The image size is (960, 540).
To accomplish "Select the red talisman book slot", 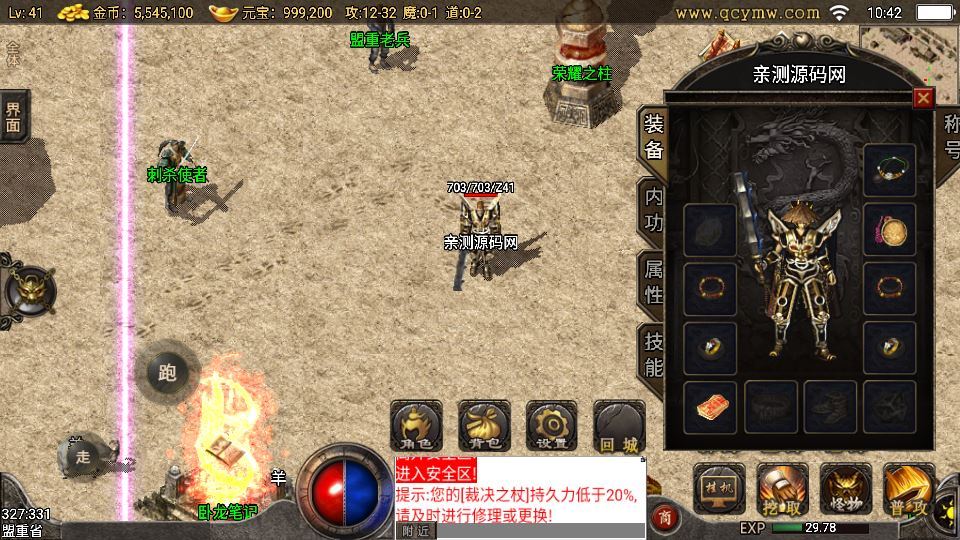I will point(711,406).
